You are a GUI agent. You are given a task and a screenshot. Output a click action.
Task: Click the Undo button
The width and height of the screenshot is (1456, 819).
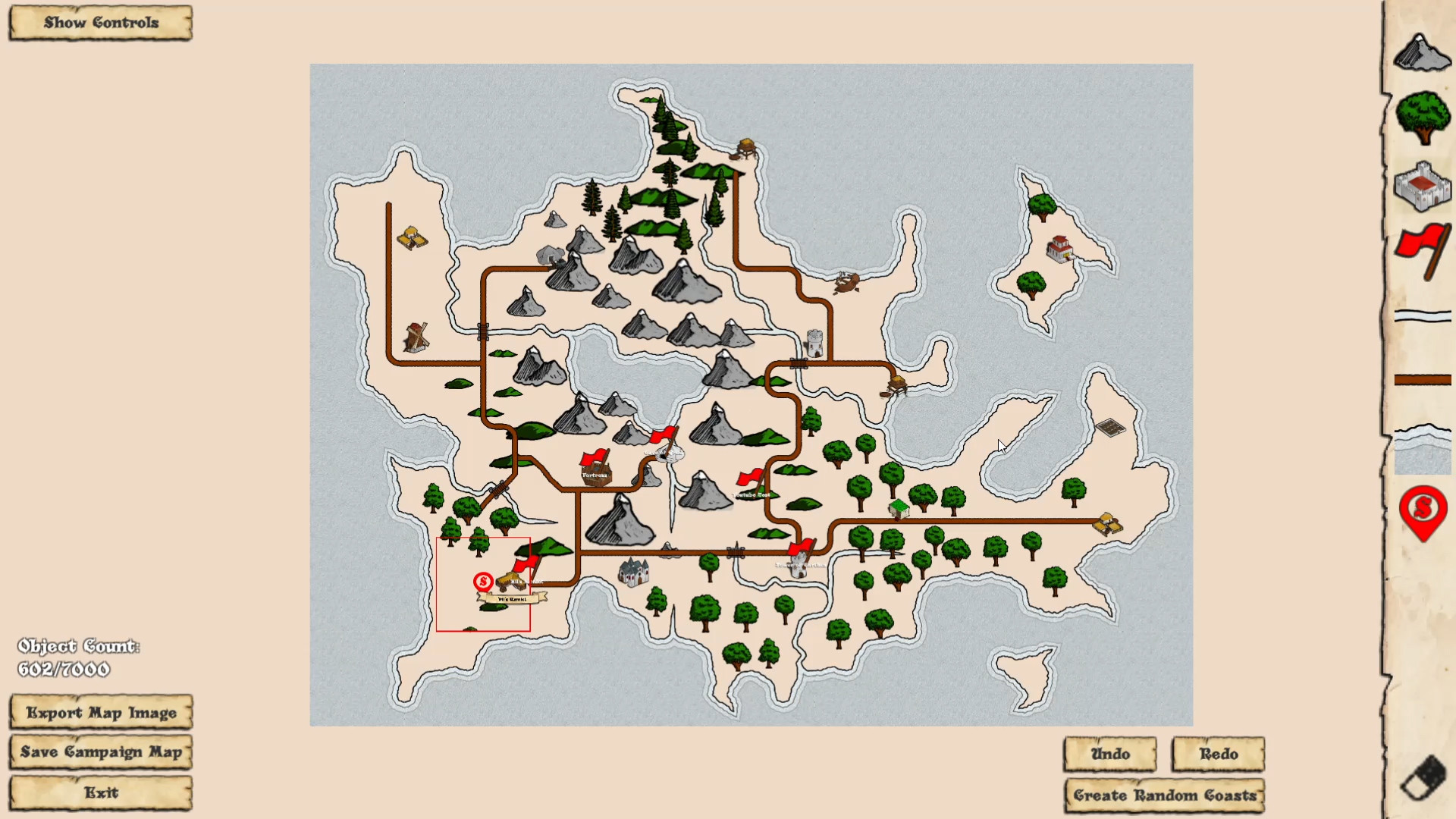pos(1109,755)
